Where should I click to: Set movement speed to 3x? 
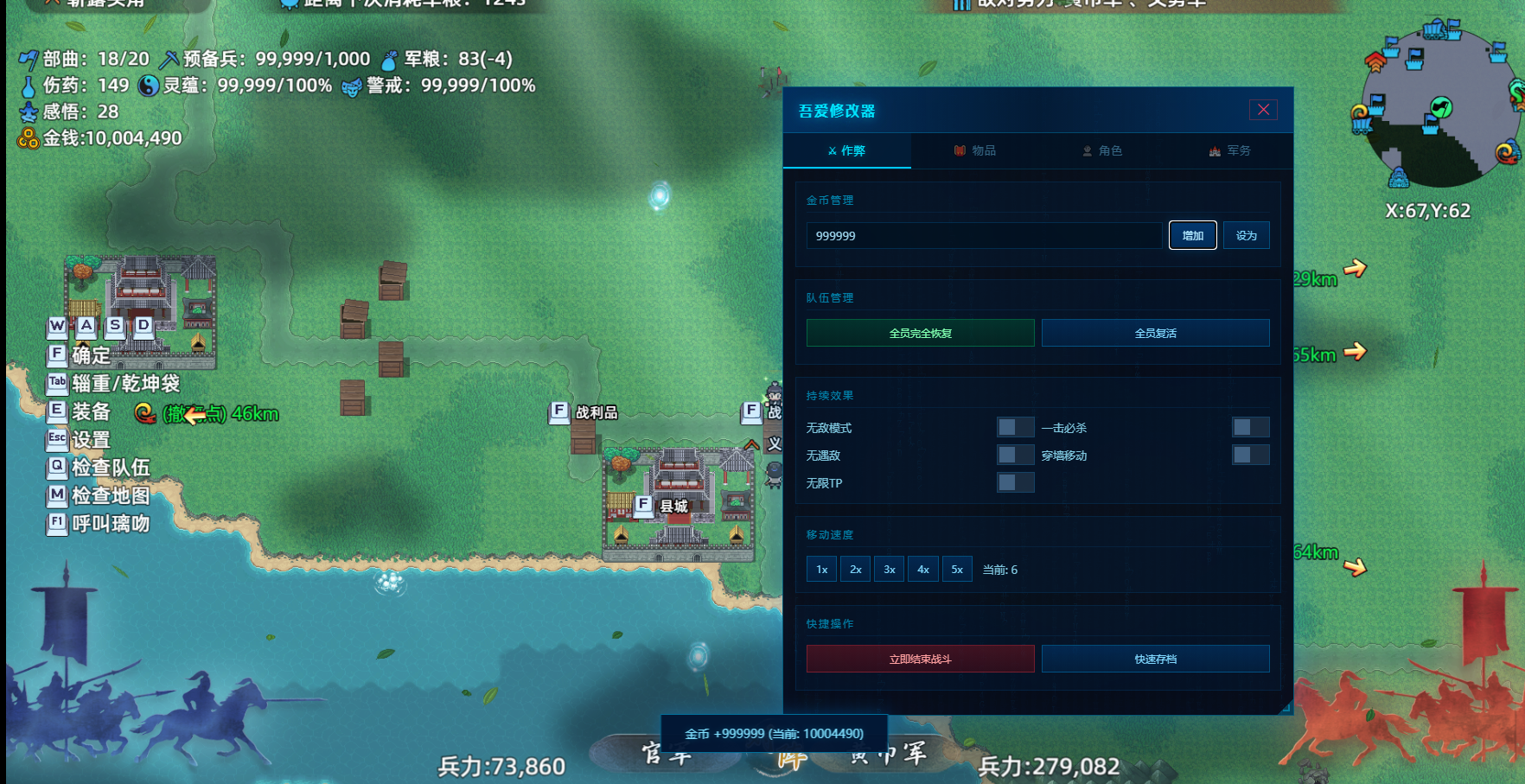[889, 568]
